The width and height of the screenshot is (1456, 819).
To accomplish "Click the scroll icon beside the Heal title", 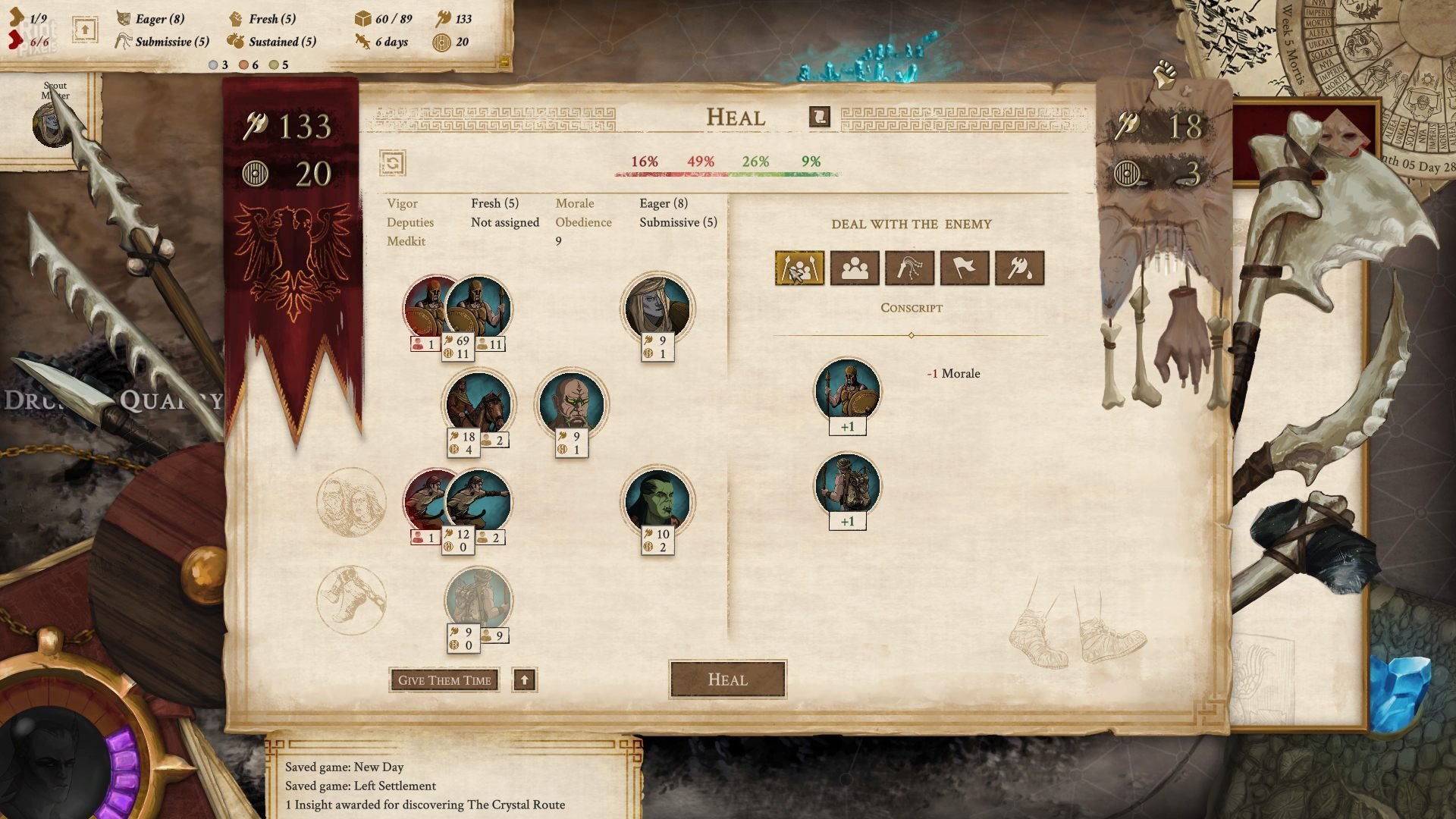I will pyautogui.click(x=818, y=118).
